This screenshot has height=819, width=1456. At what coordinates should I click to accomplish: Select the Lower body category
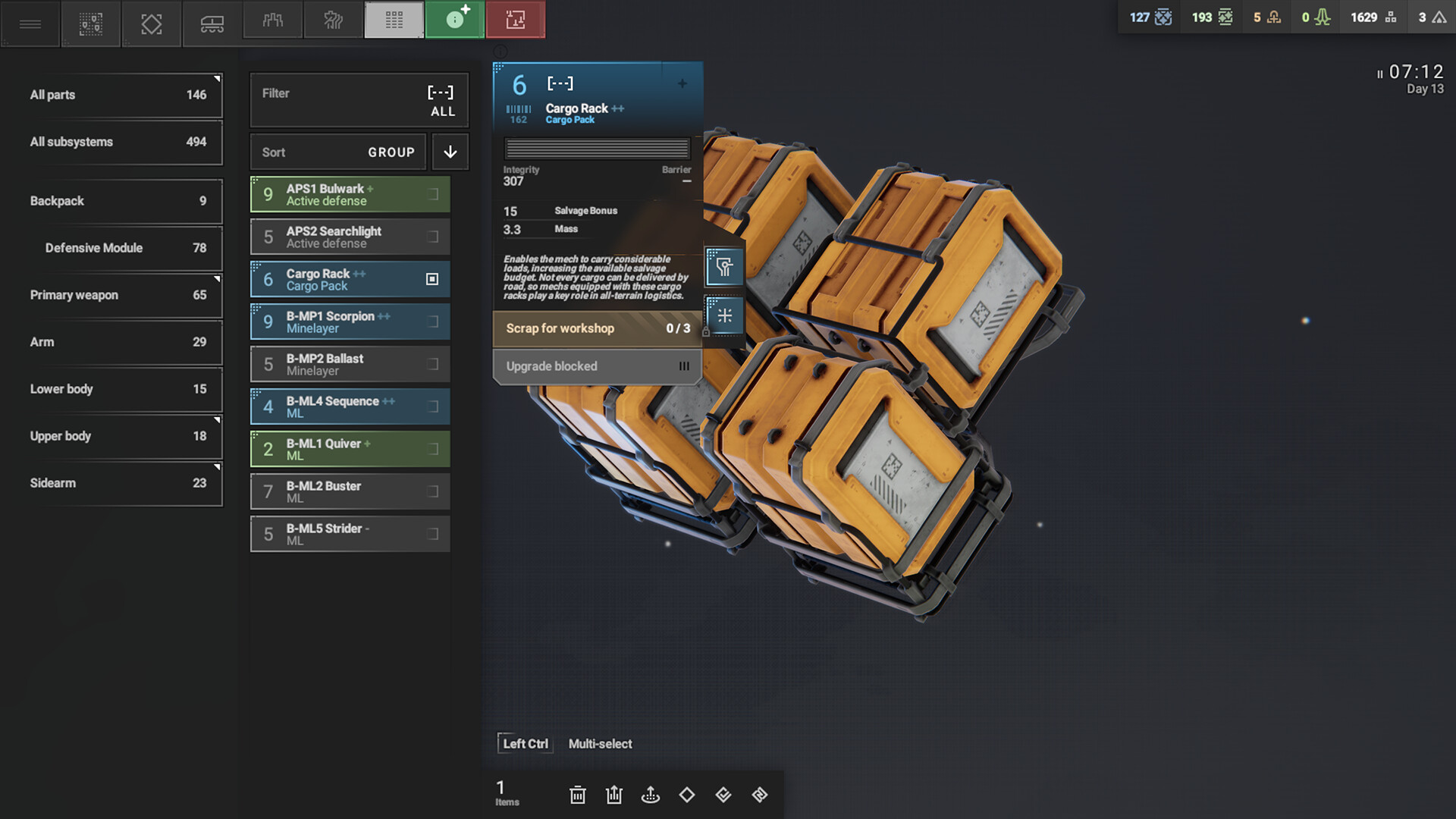click(x=121, y=389)
